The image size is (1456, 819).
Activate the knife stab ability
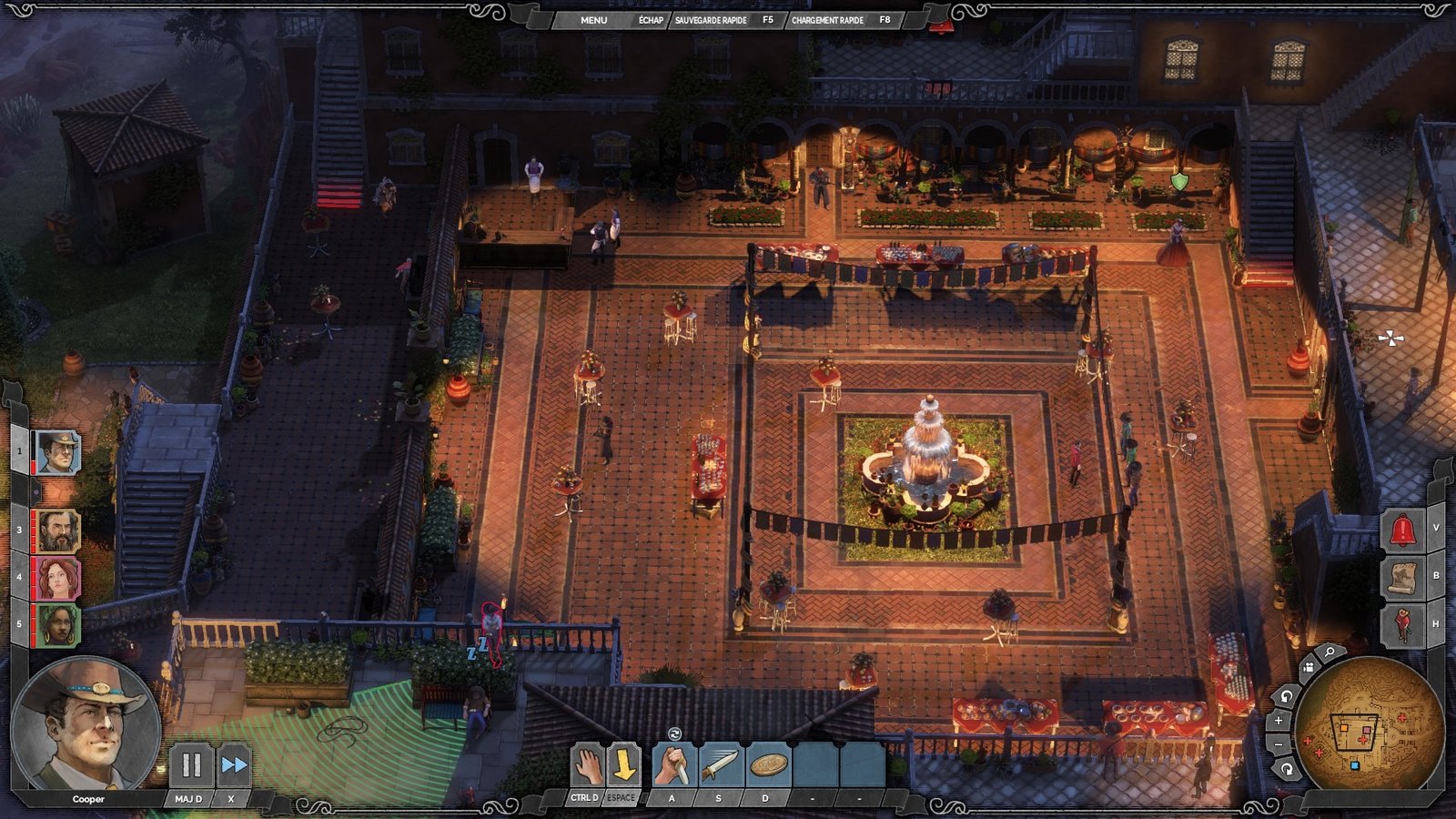click(673, 765)
